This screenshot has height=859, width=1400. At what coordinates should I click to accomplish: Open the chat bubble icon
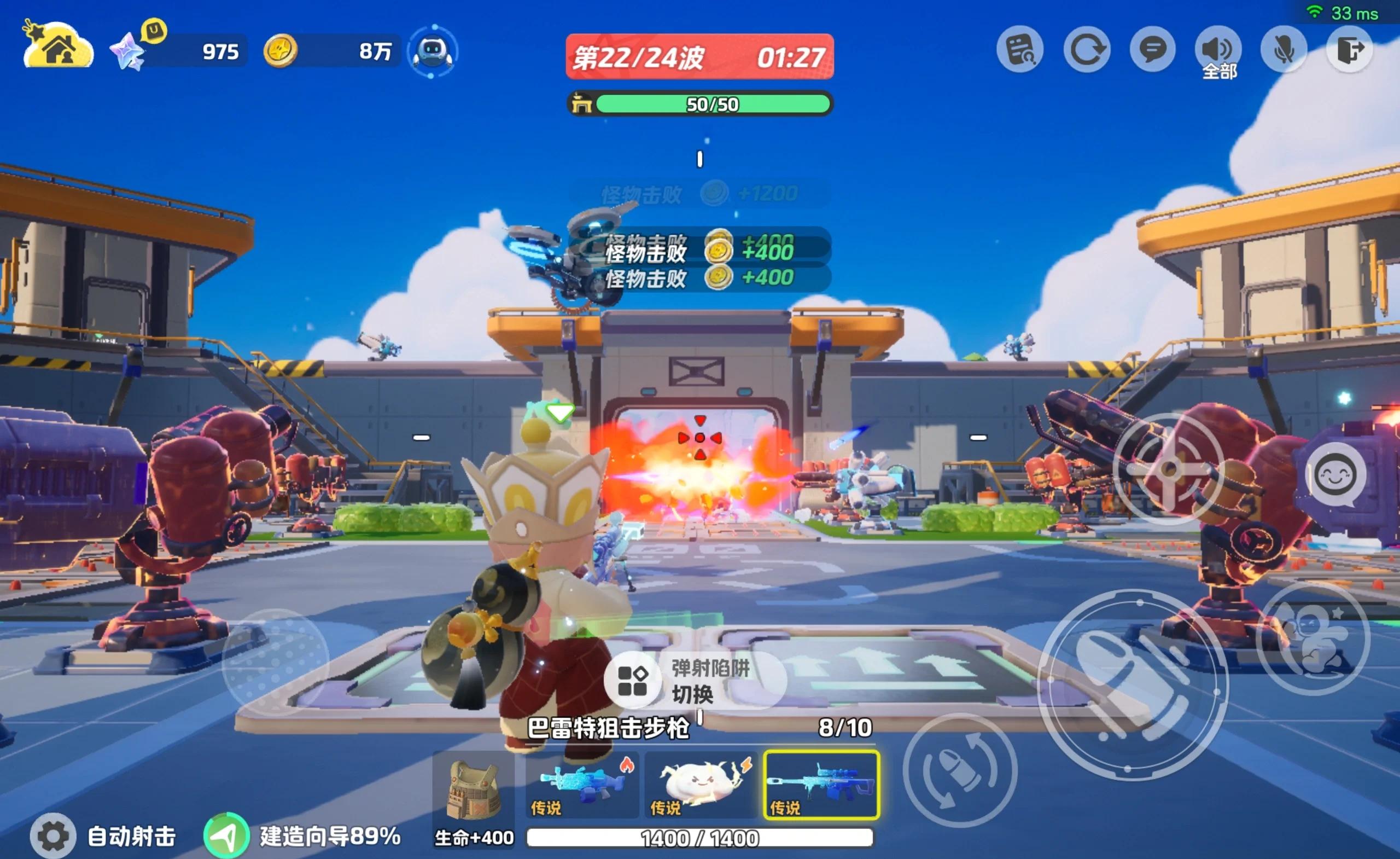pyautogui.click(x=1152, y=49)
